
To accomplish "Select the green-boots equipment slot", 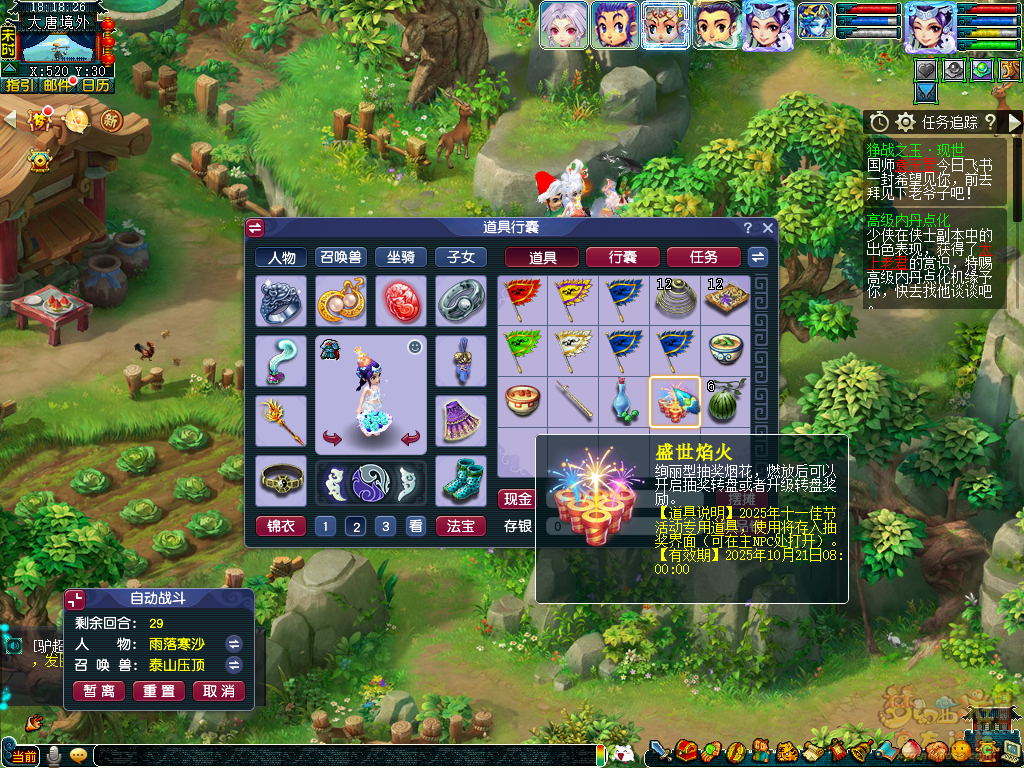I will coord(460,479).
